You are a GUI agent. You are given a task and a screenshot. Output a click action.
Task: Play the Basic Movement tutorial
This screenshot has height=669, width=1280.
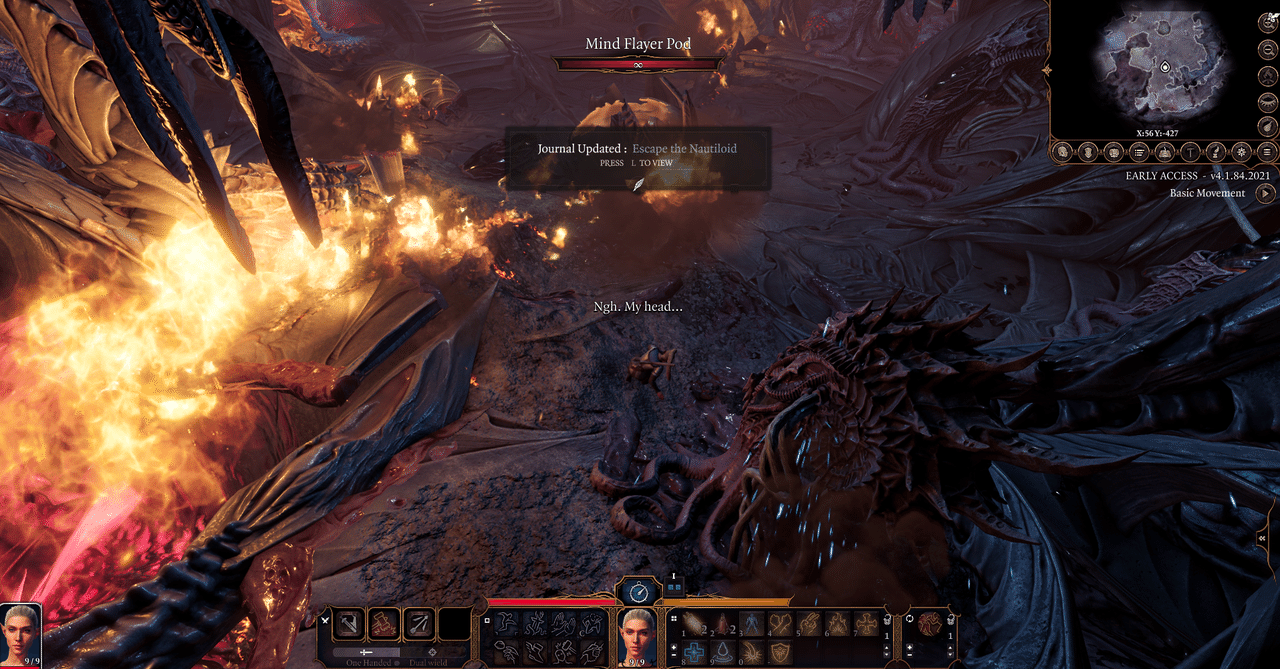pyautogui.click(x=1263, y=193)
